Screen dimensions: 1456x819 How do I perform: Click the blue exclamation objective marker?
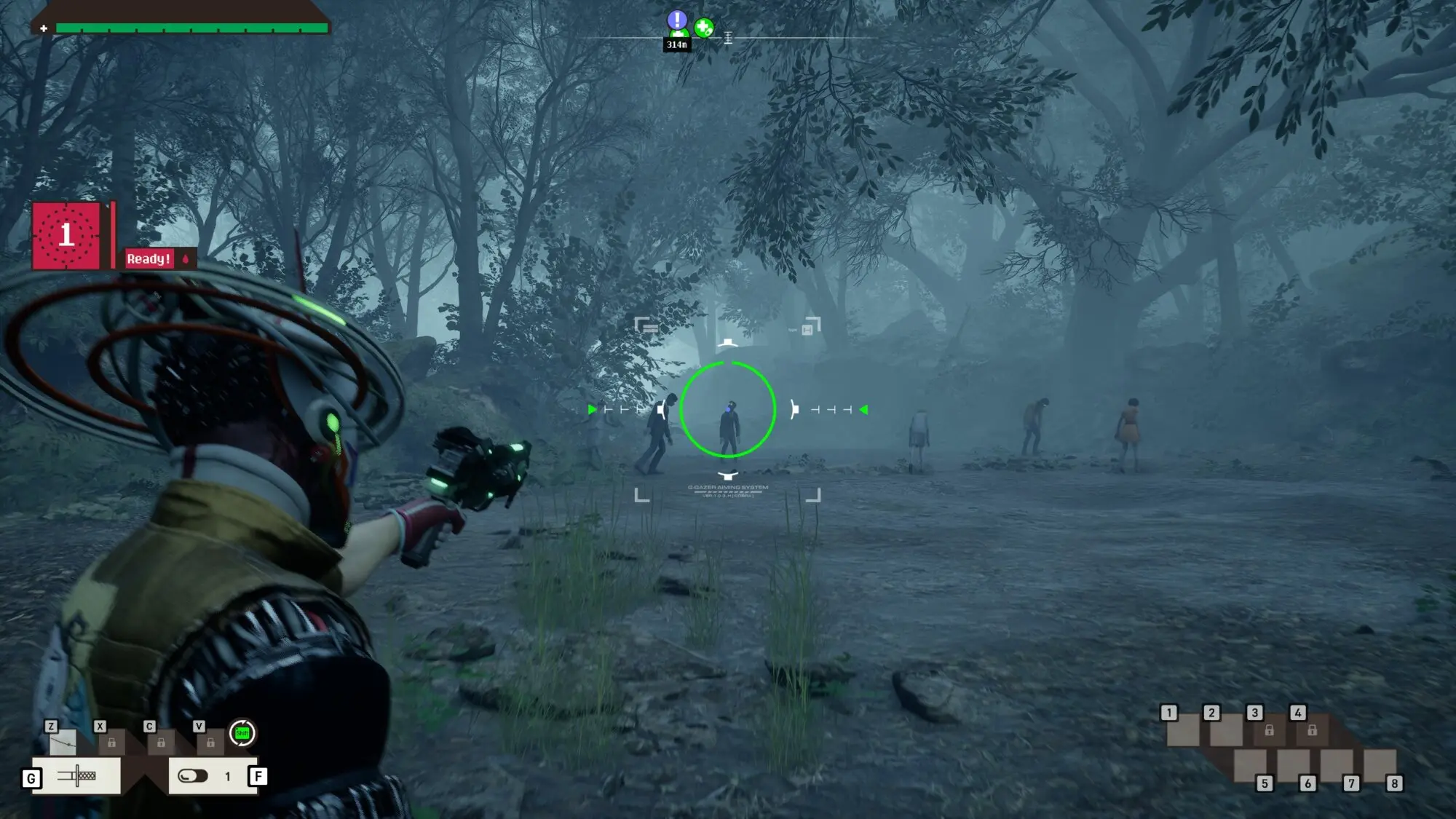(677, 20)
